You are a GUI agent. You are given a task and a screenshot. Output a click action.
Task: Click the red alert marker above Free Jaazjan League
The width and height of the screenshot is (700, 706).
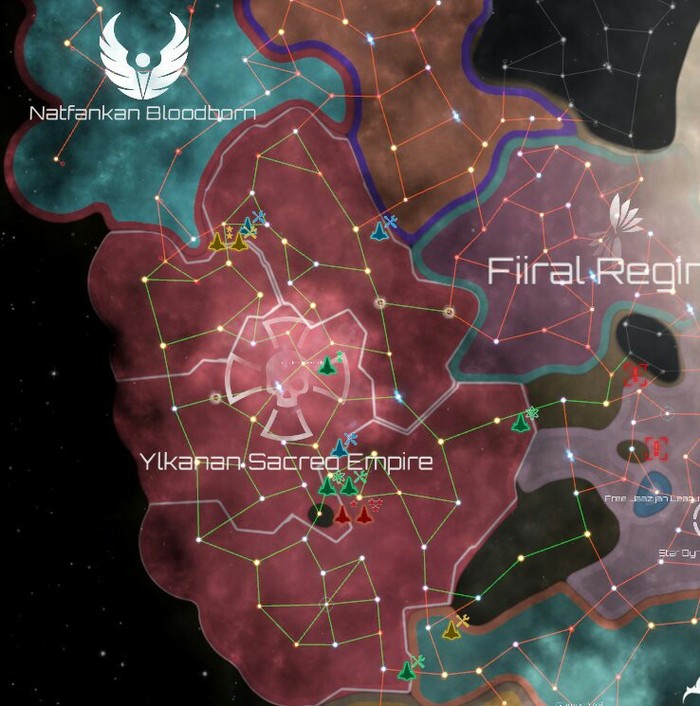coord(656,447)
